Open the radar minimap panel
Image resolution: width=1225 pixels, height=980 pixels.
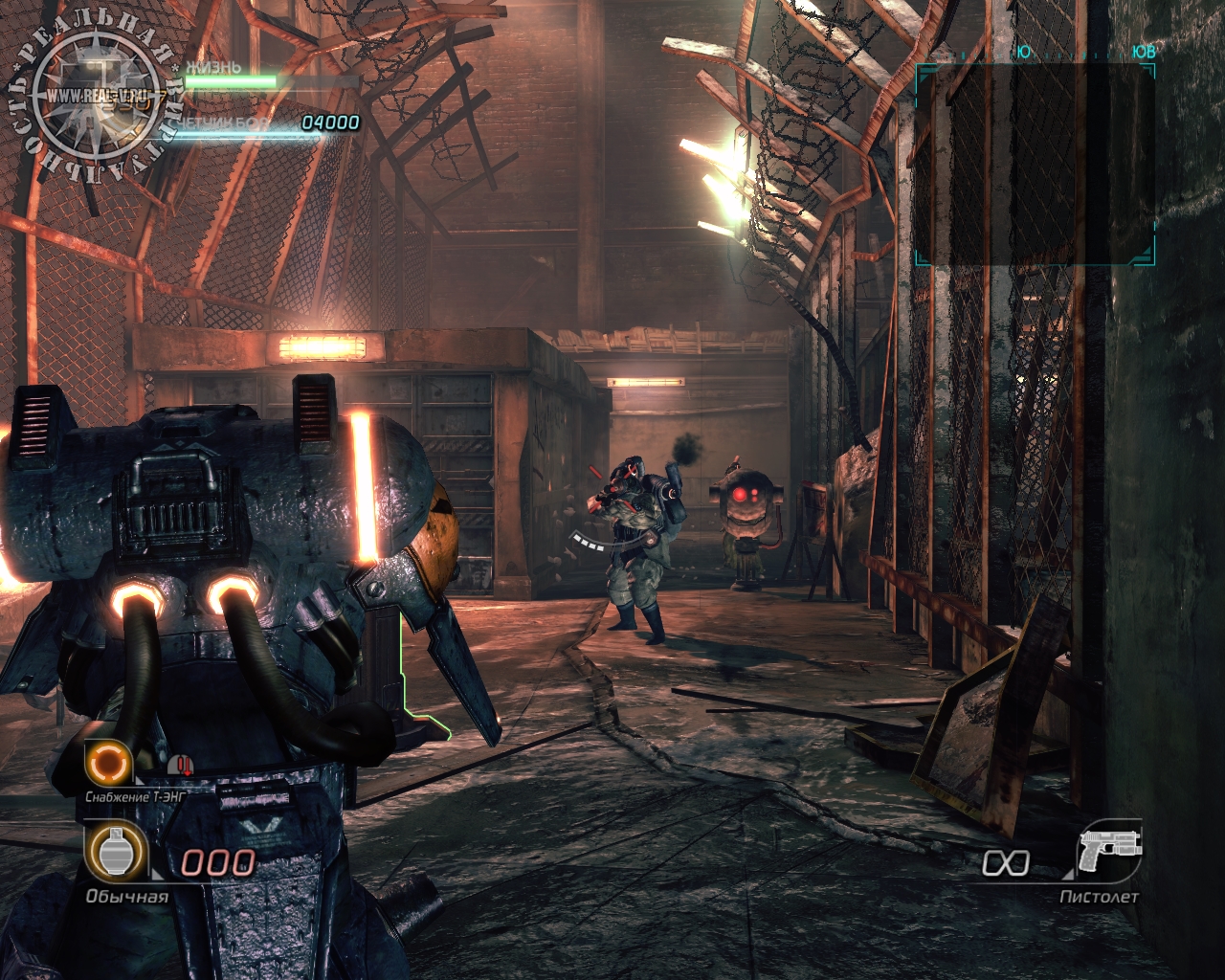pyautogui.click(x=1035, y=164)
